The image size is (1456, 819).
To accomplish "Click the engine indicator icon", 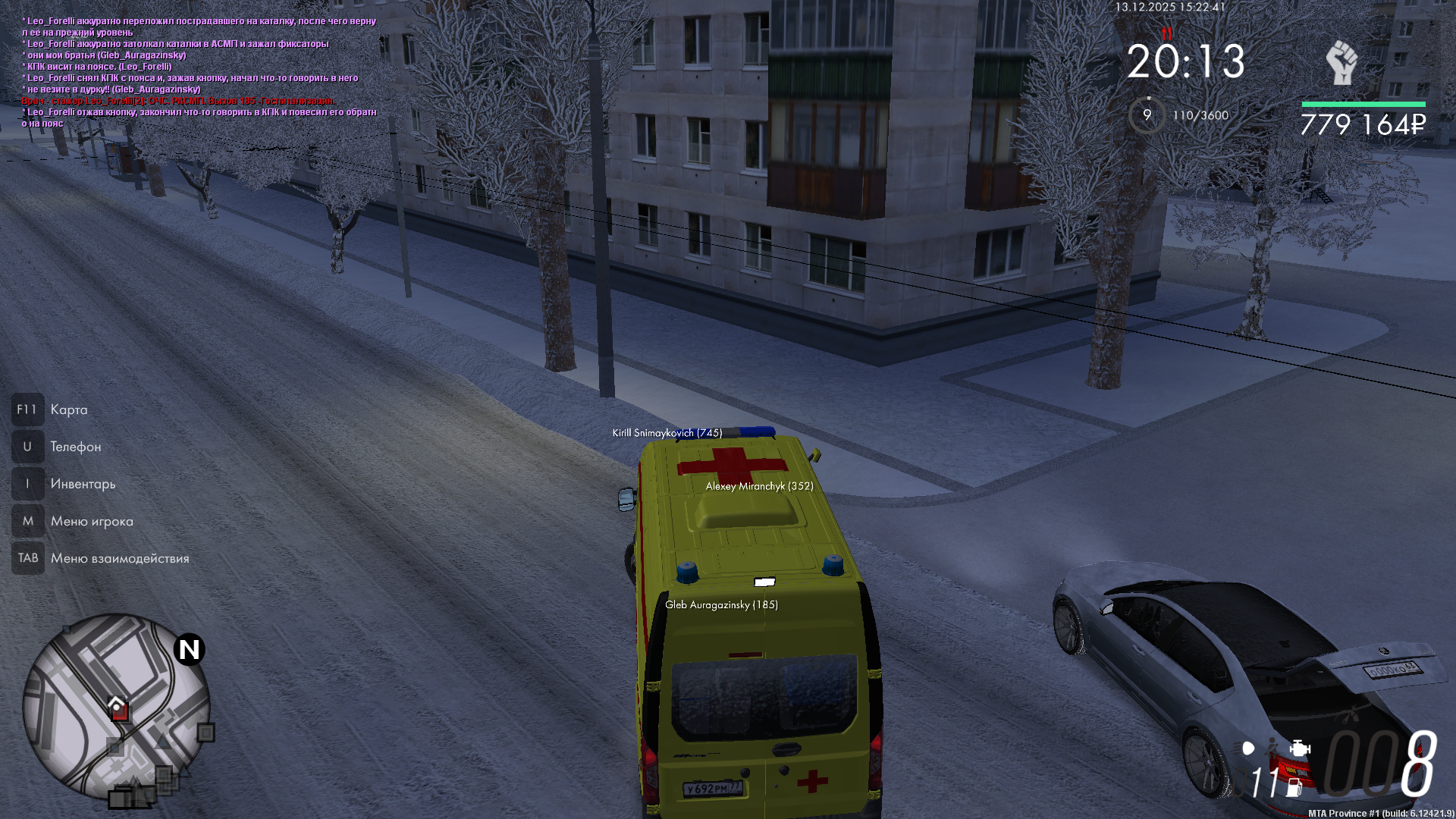I will 1300,748.
